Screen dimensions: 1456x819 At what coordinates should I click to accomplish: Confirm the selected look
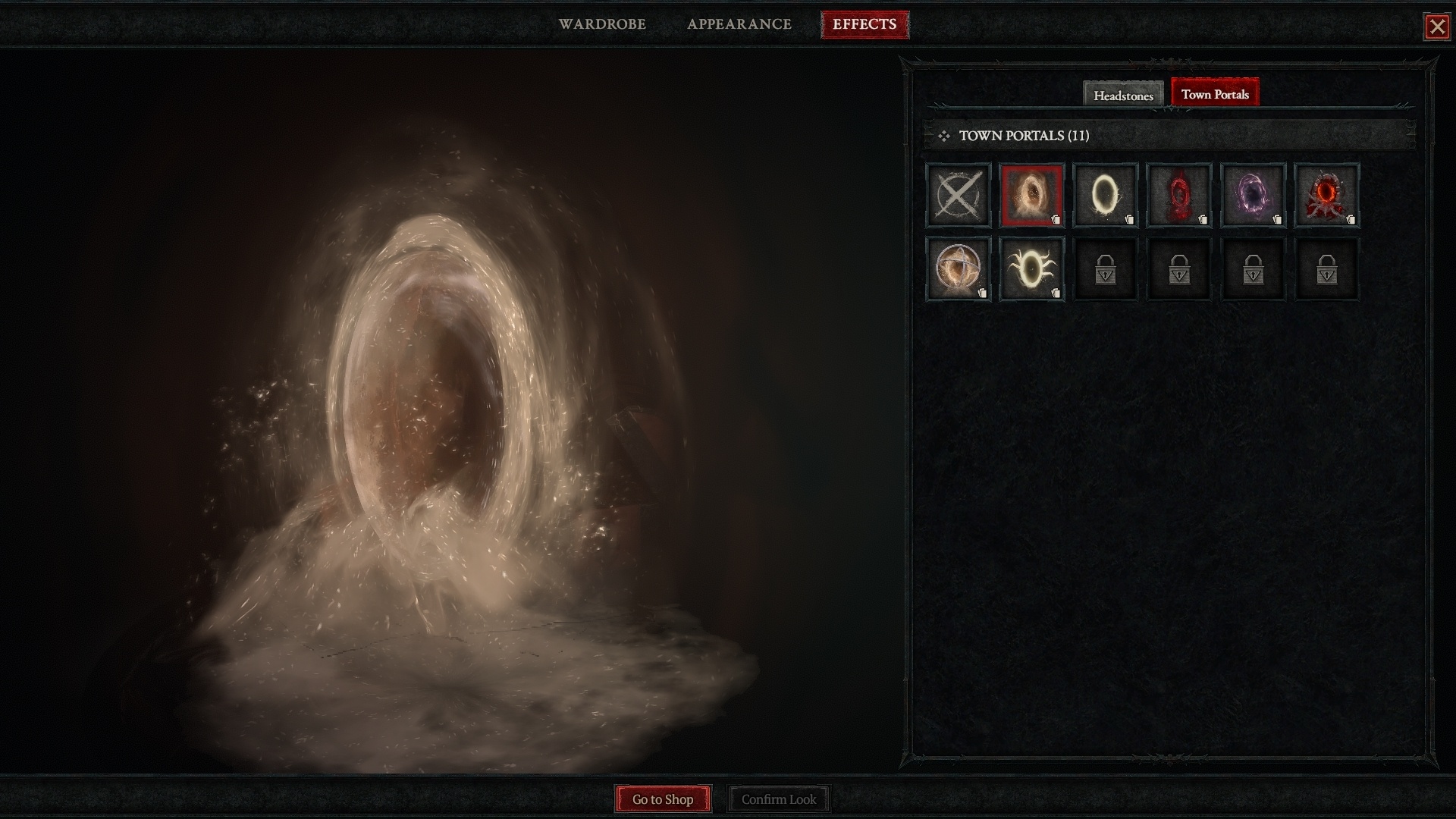779,799
